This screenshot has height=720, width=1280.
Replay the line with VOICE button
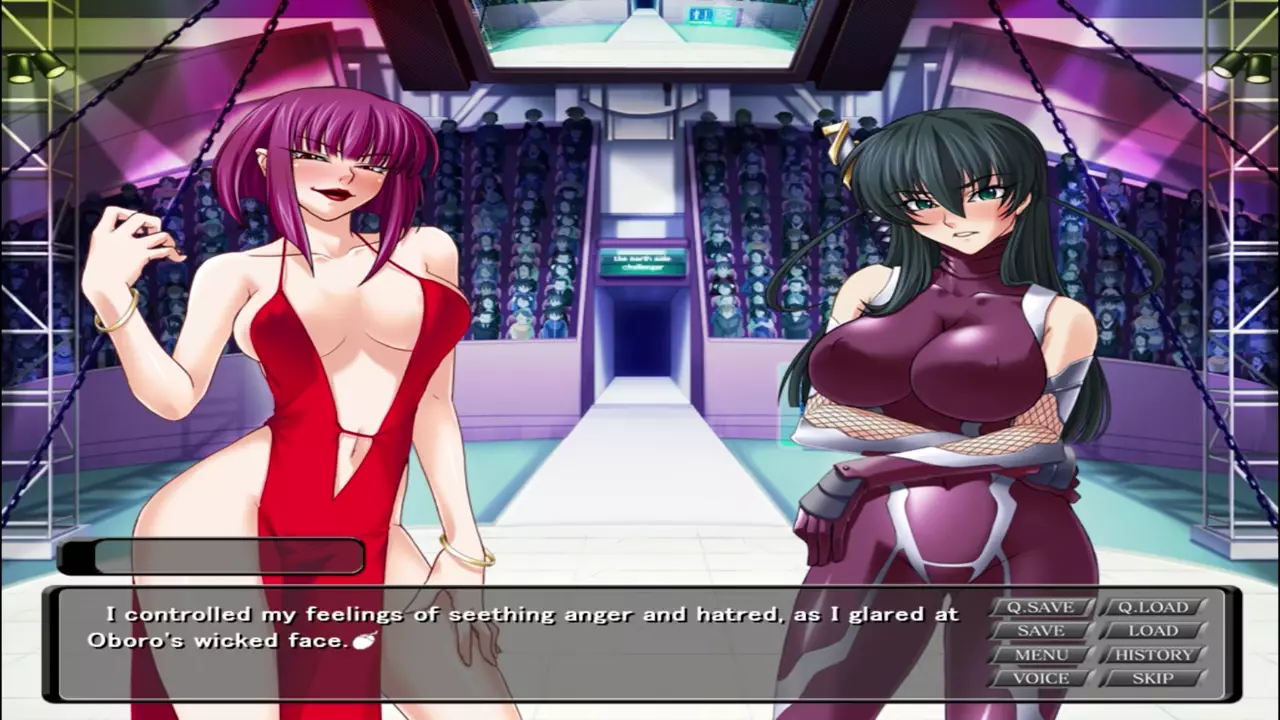1040,678
